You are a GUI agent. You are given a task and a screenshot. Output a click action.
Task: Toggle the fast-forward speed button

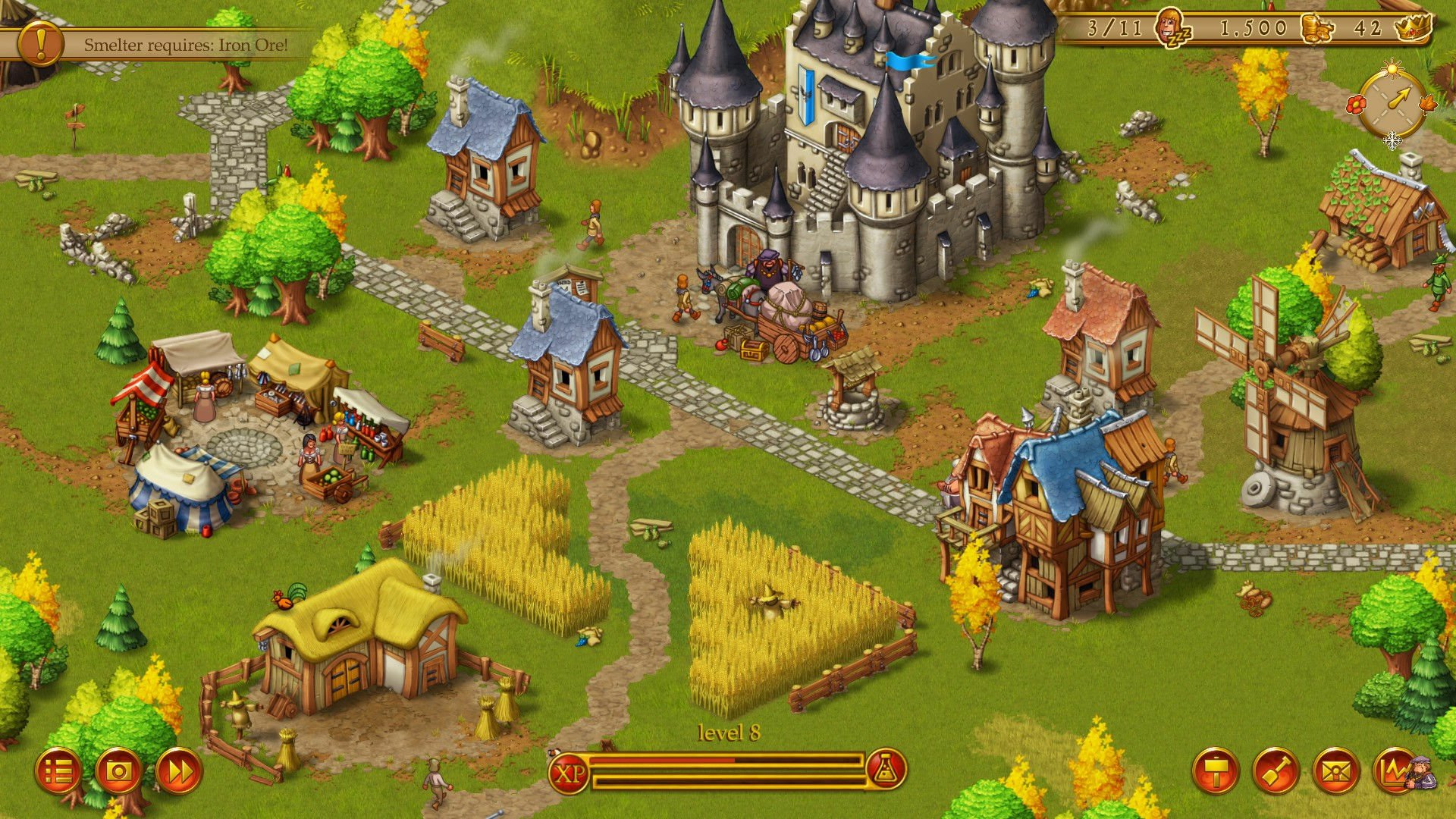pos(179,772)
